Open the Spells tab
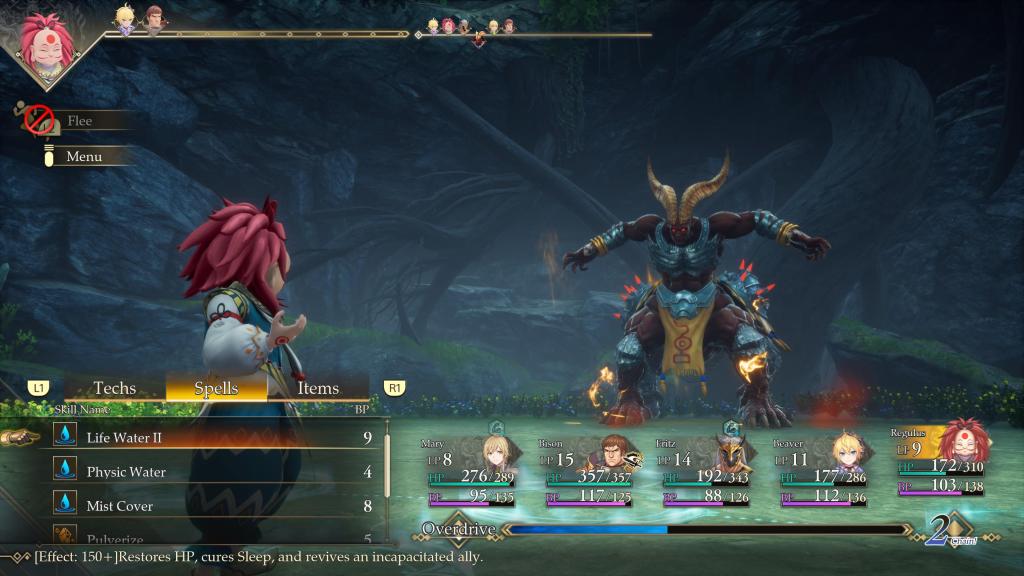 pyautogui.click(x=216, y=388)
